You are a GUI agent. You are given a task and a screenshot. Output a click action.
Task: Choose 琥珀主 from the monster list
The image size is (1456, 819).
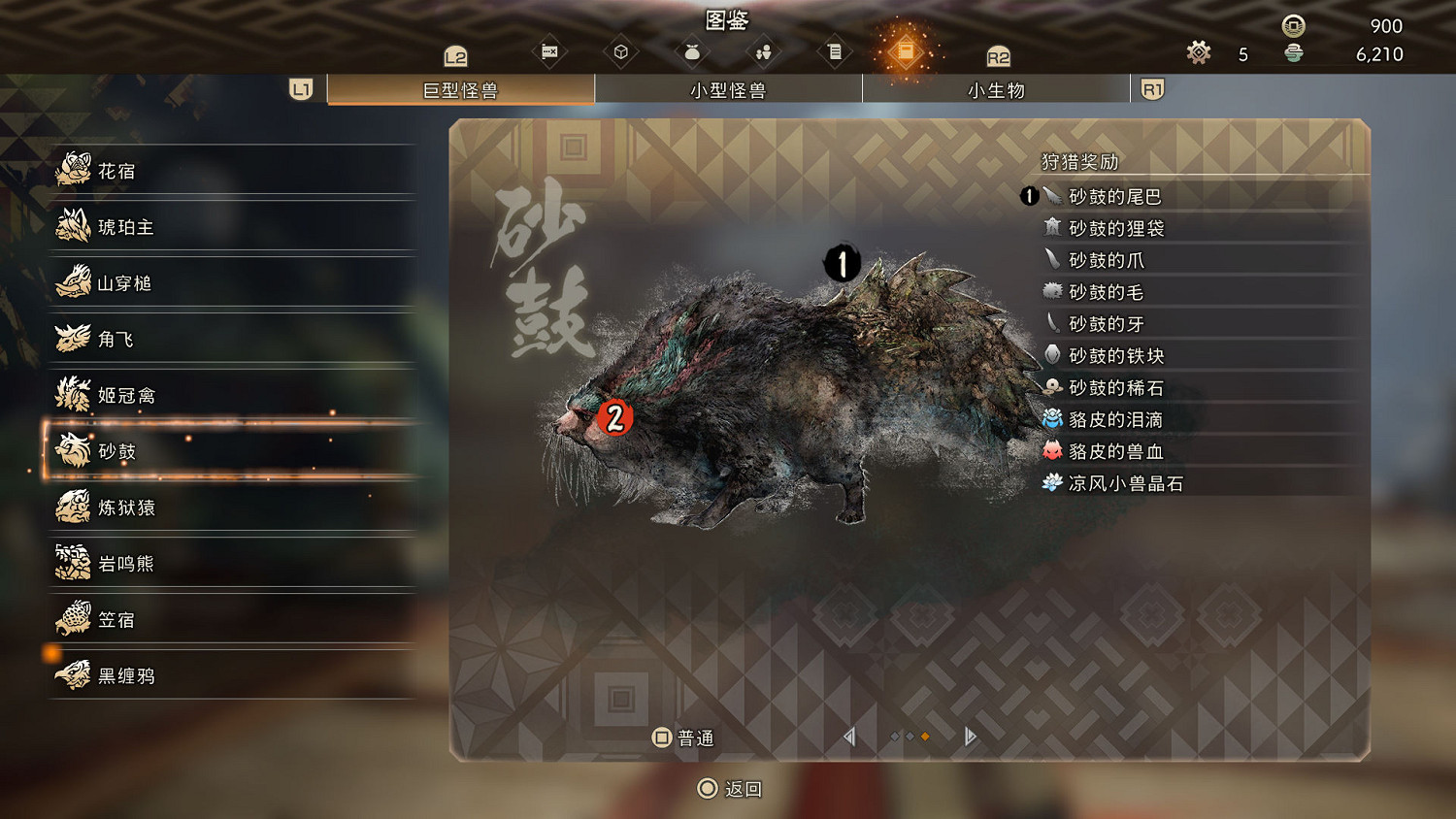(x=233, y=227)
